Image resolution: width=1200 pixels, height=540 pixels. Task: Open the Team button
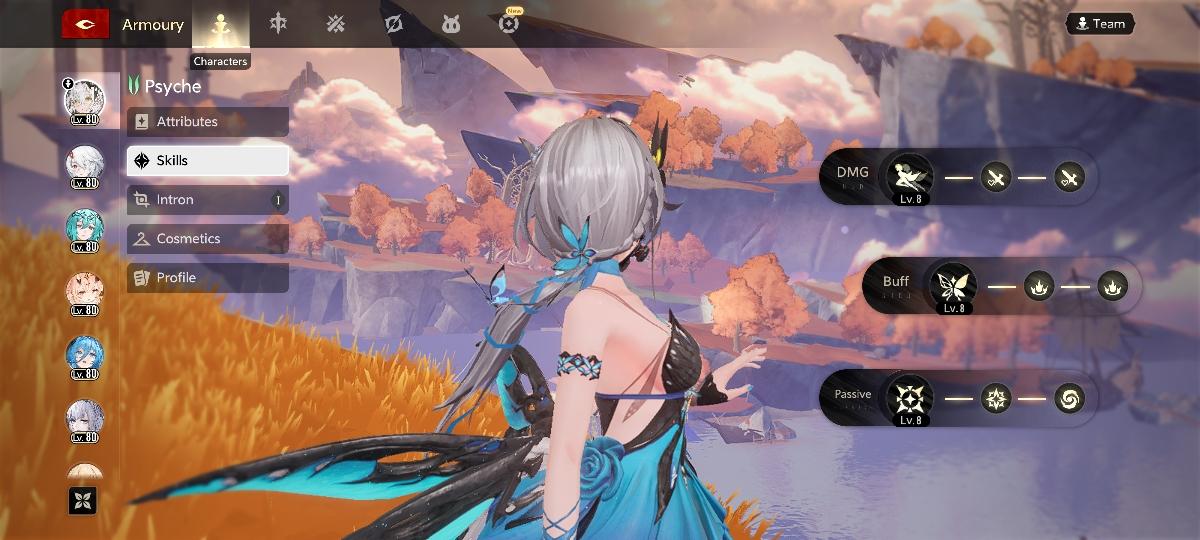1099,24
